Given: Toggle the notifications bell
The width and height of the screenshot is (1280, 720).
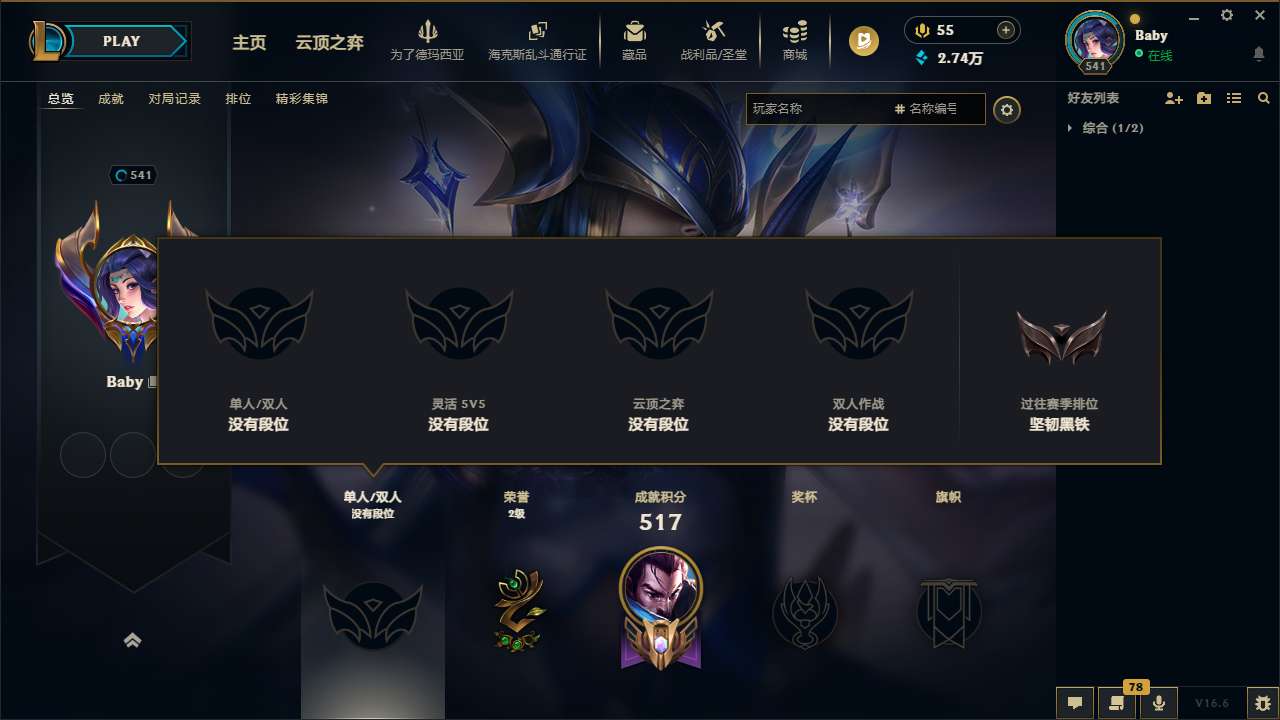Looking at the screenshot, I should click(x=1259, y=52).
